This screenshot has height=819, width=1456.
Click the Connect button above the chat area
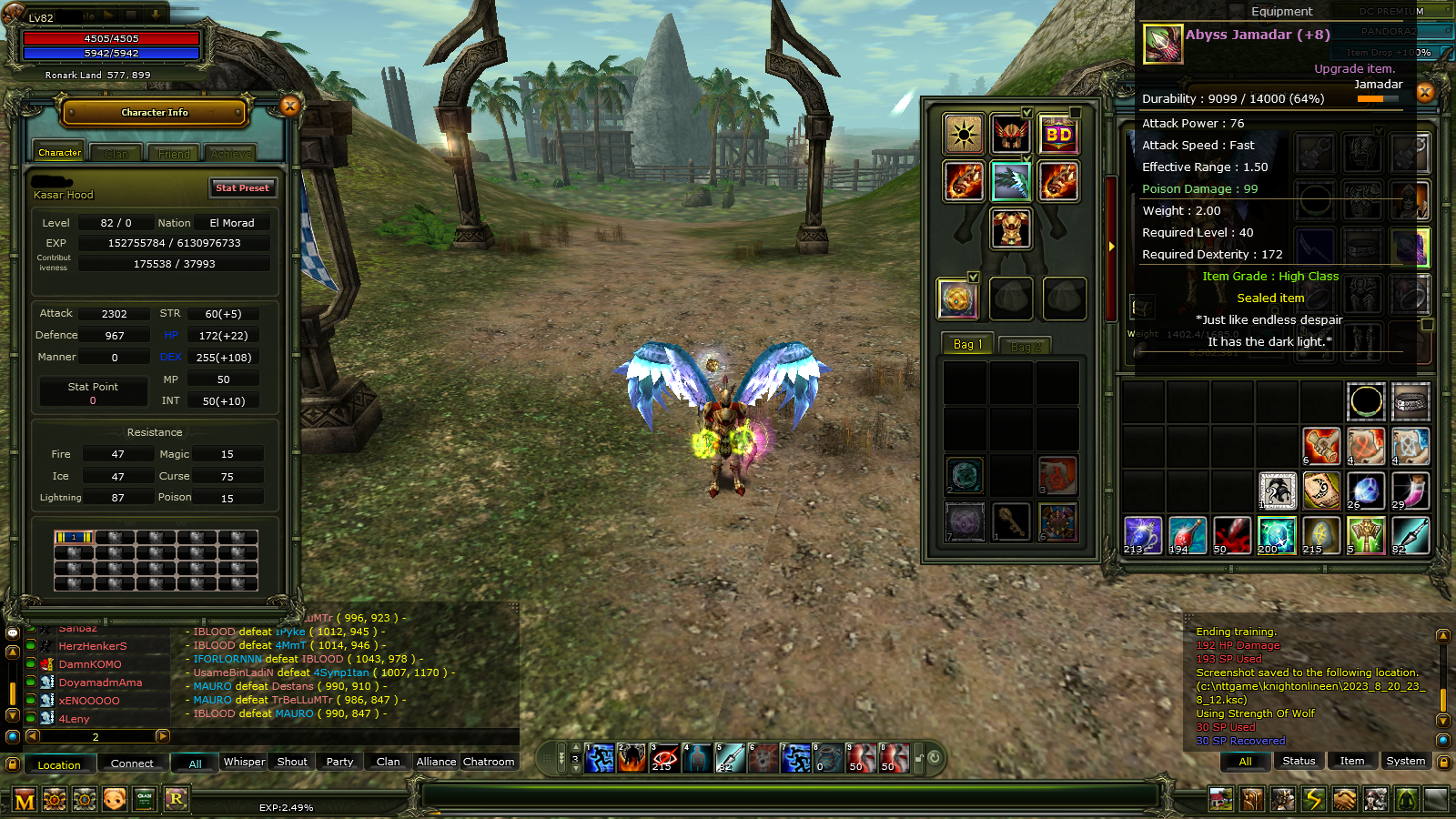pyautogui.click(x=133, y=763)
